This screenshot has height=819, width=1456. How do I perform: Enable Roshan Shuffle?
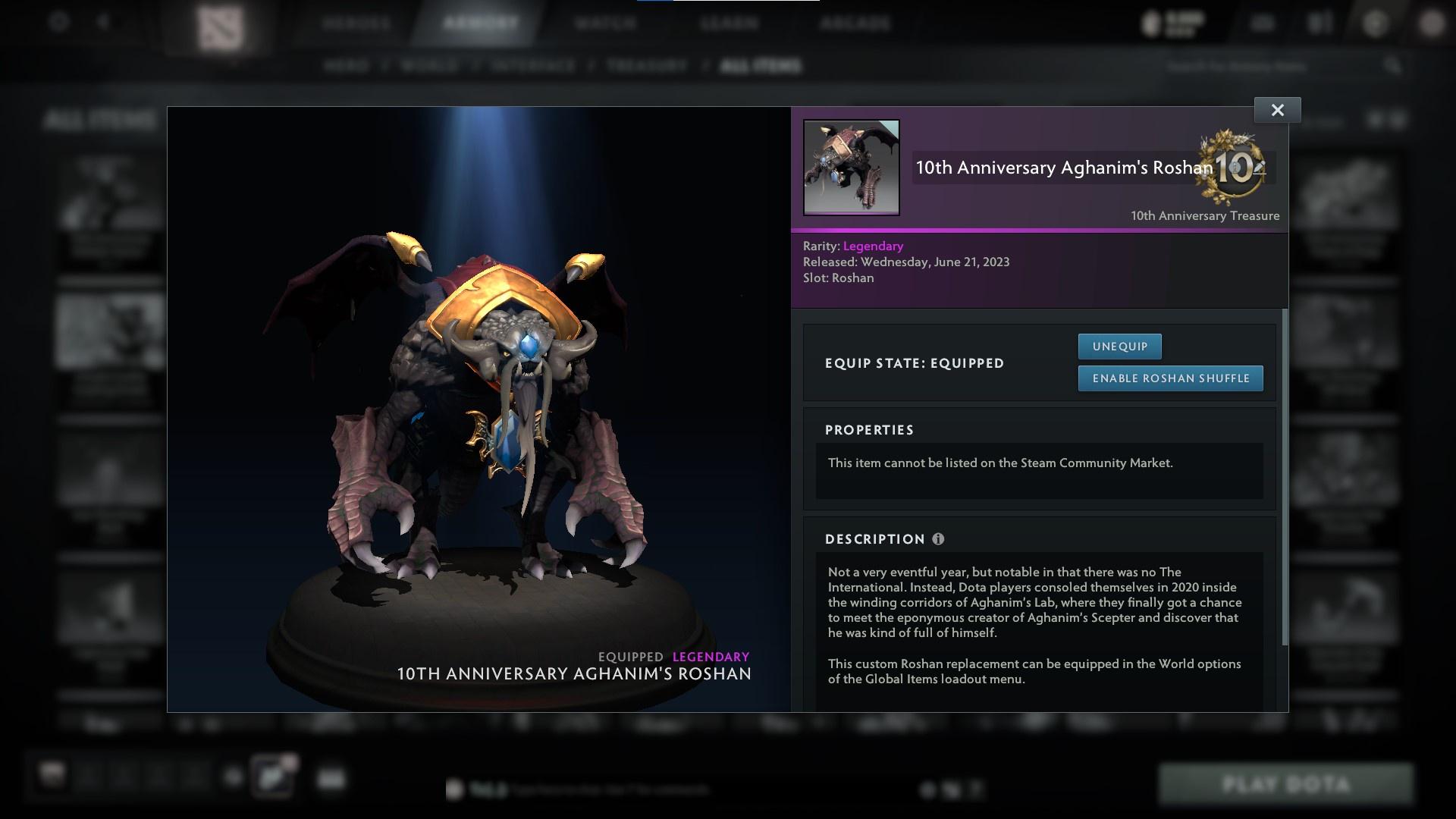1170,378
